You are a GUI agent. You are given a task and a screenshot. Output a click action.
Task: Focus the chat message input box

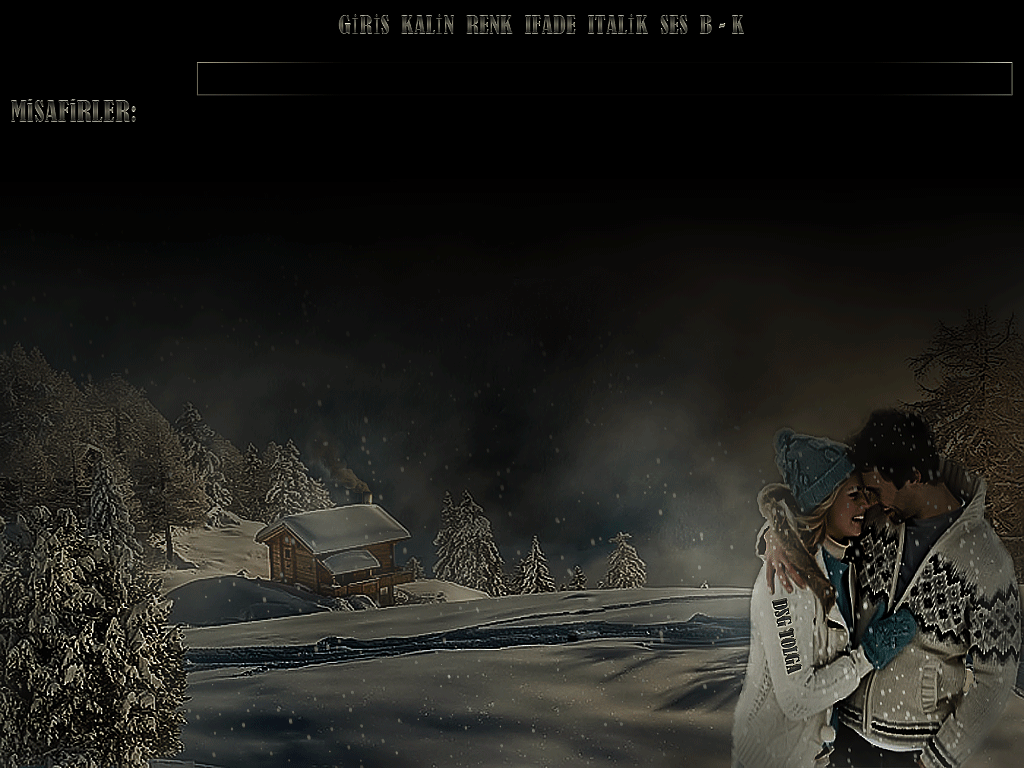point(604,78)
